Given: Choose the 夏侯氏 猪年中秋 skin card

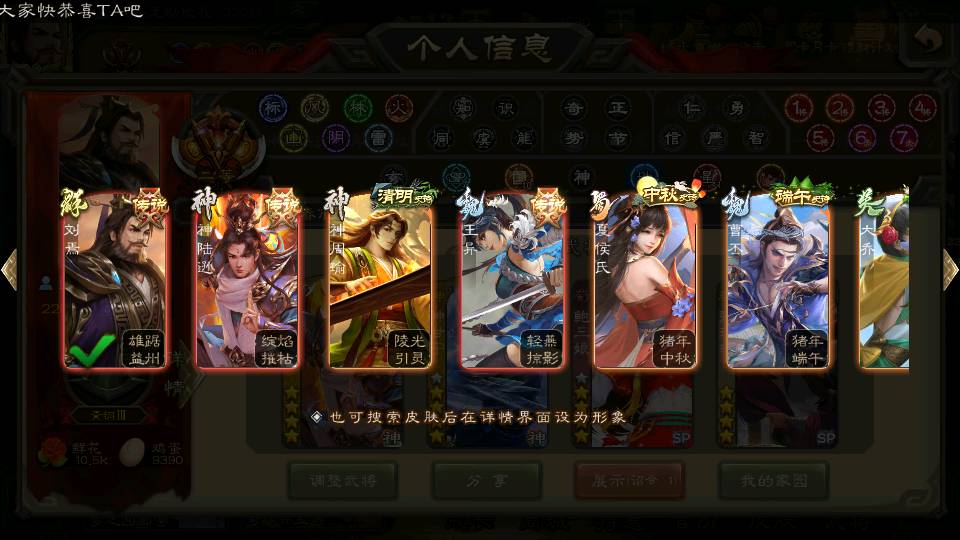Looking at the screenshot, I should 645,280.
